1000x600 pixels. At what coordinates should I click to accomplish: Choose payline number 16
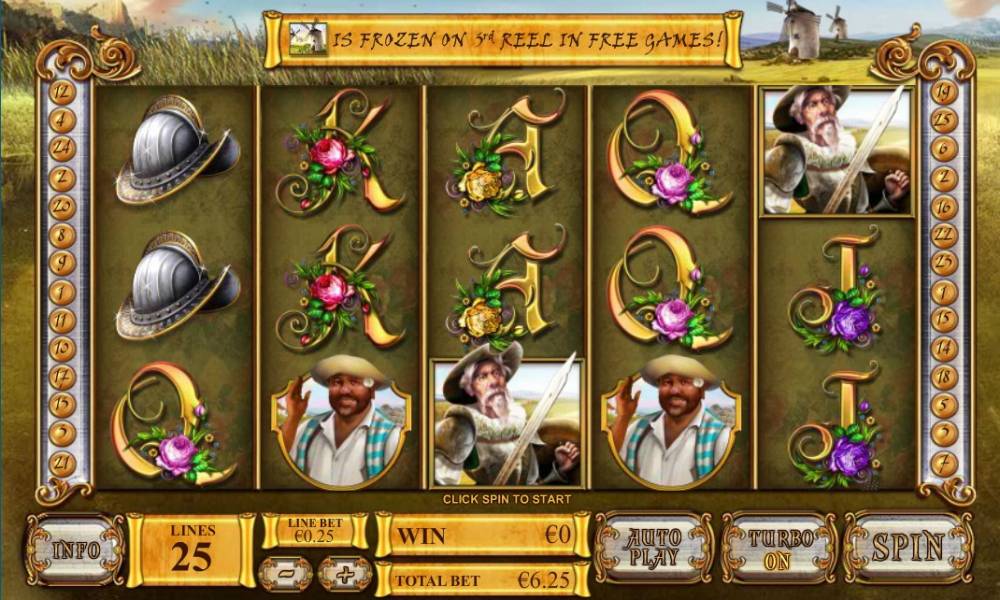coord(943,207)
